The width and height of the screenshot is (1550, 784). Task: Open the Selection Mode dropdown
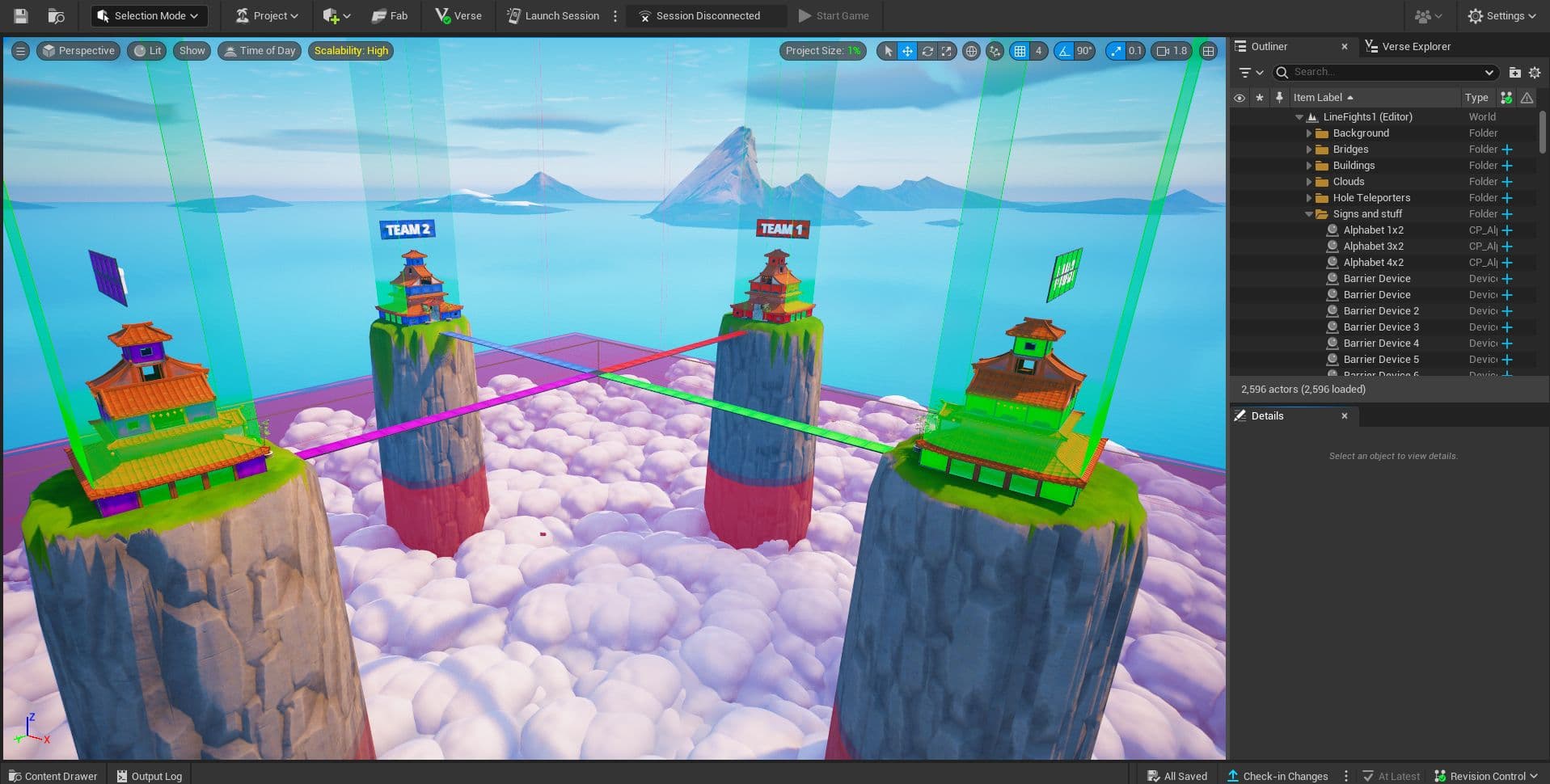[148, 15]
